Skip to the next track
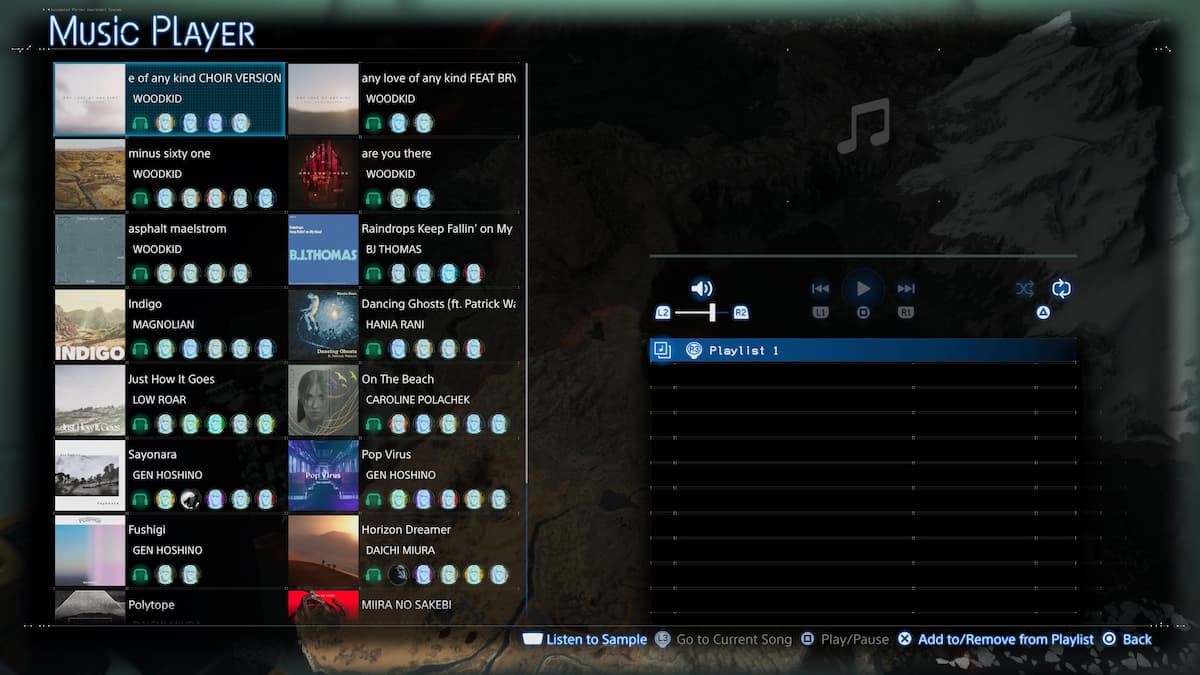The image size is (1200, 675). (x=906, y=289)
